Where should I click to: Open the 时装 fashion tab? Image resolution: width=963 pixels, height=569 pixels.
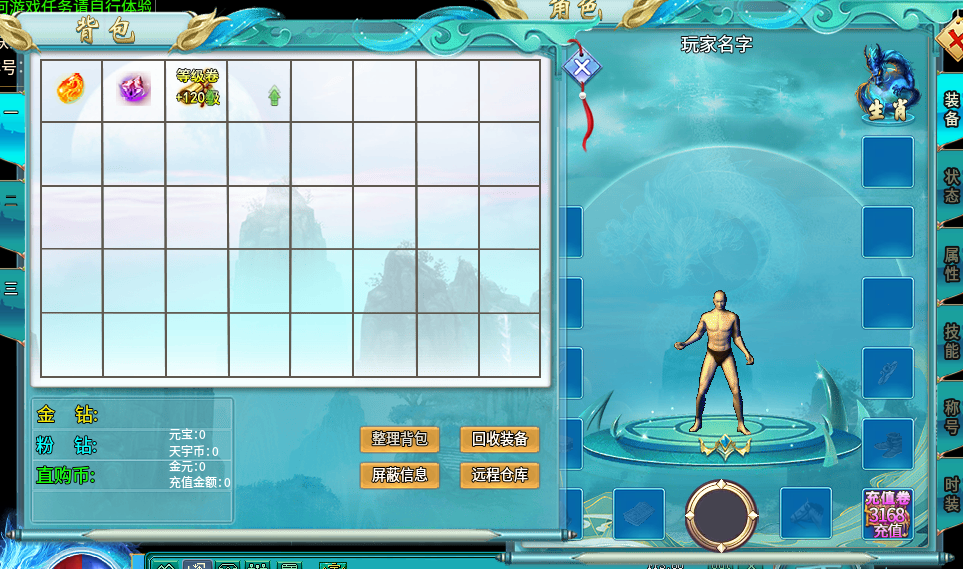point(951,493)
